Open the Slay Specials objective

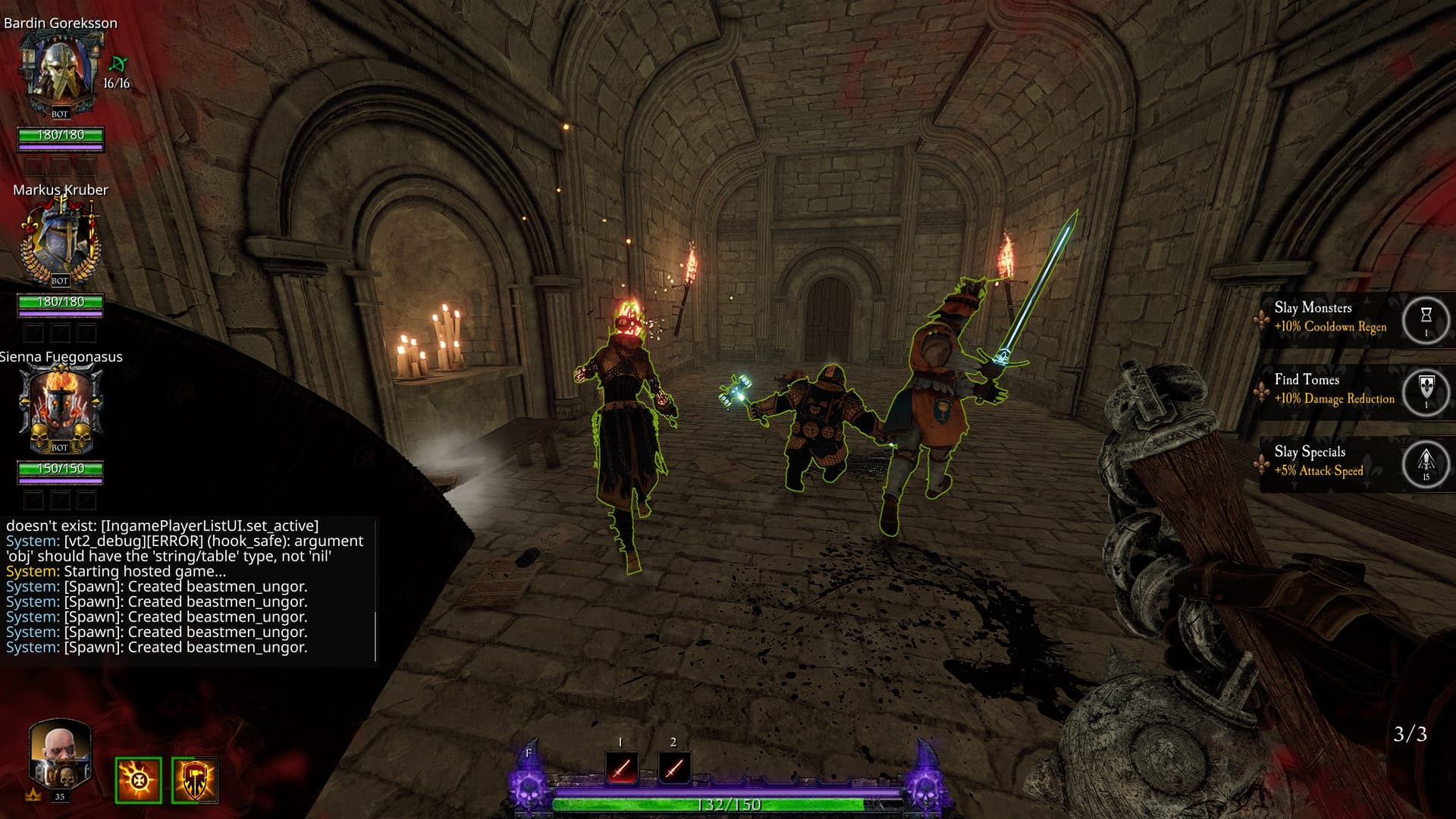(x=1318, y=461)
